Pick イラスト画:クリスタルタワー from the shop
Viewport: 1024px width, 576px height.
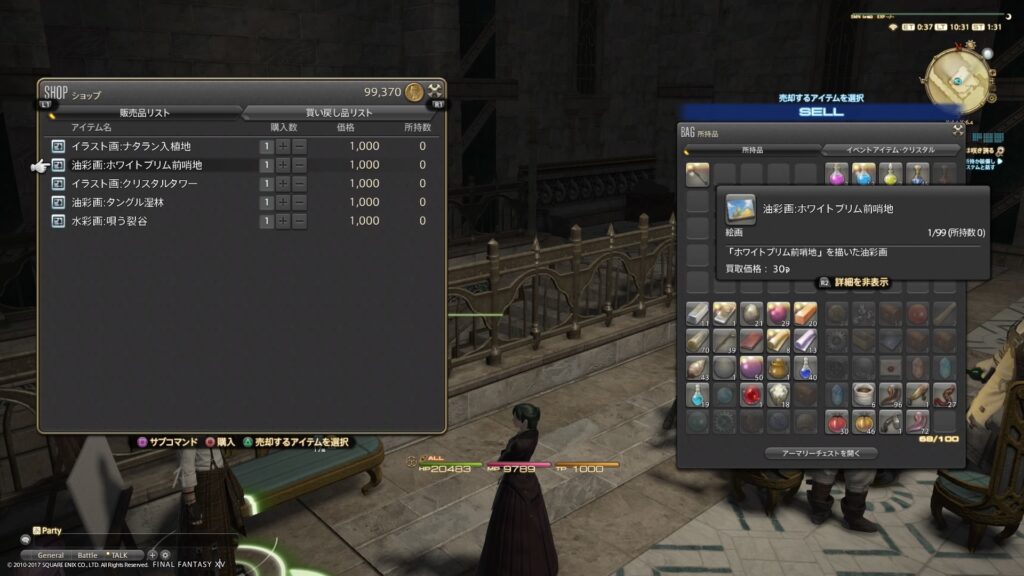(134, 184)
